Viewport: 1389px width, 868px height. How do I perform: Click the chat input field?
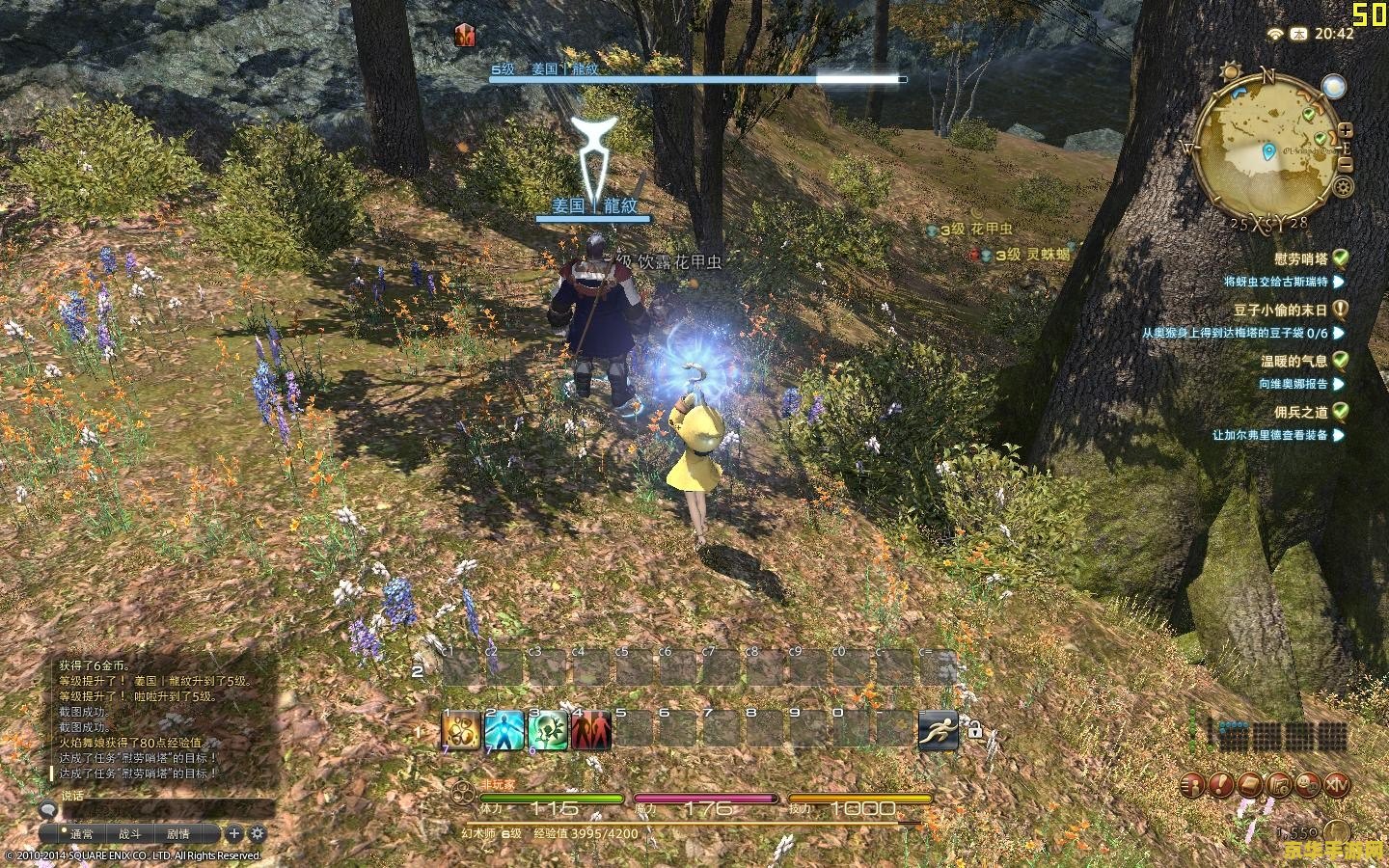pyautogui.click(x=164, y=808)
